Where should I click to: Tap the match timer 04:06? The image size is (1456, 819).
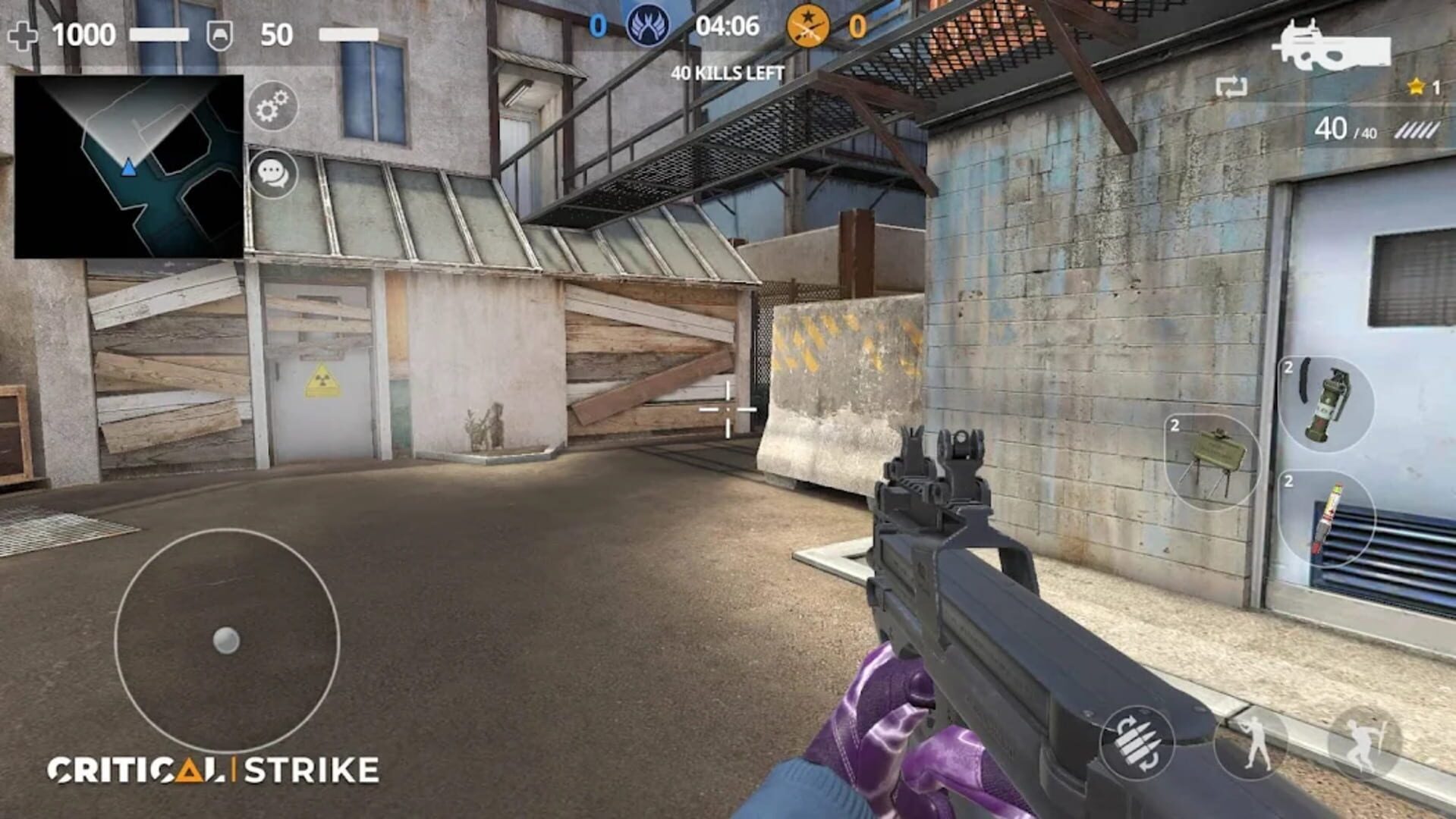[727, 26]
